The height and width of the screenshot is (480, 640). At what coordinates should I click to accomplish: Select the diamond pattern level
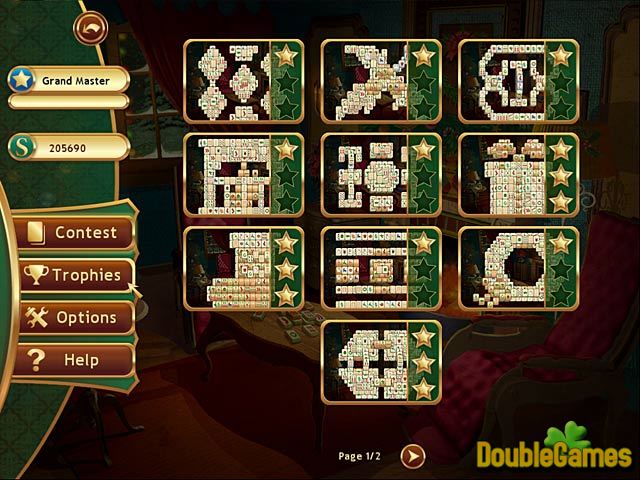tap(228, 81)
